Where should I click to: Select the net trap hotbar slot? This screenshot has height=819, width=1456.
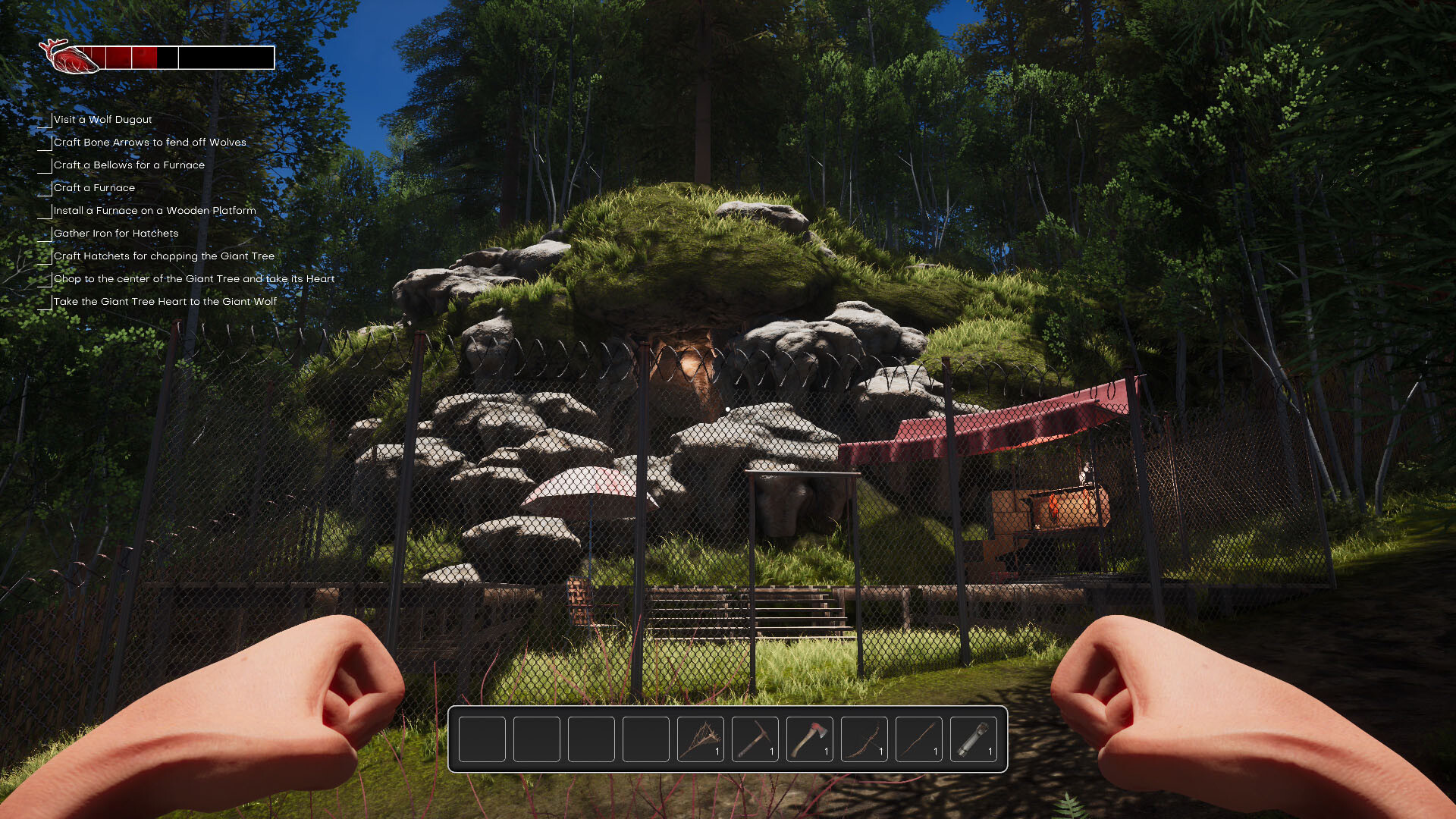click(x=700, y=739)
